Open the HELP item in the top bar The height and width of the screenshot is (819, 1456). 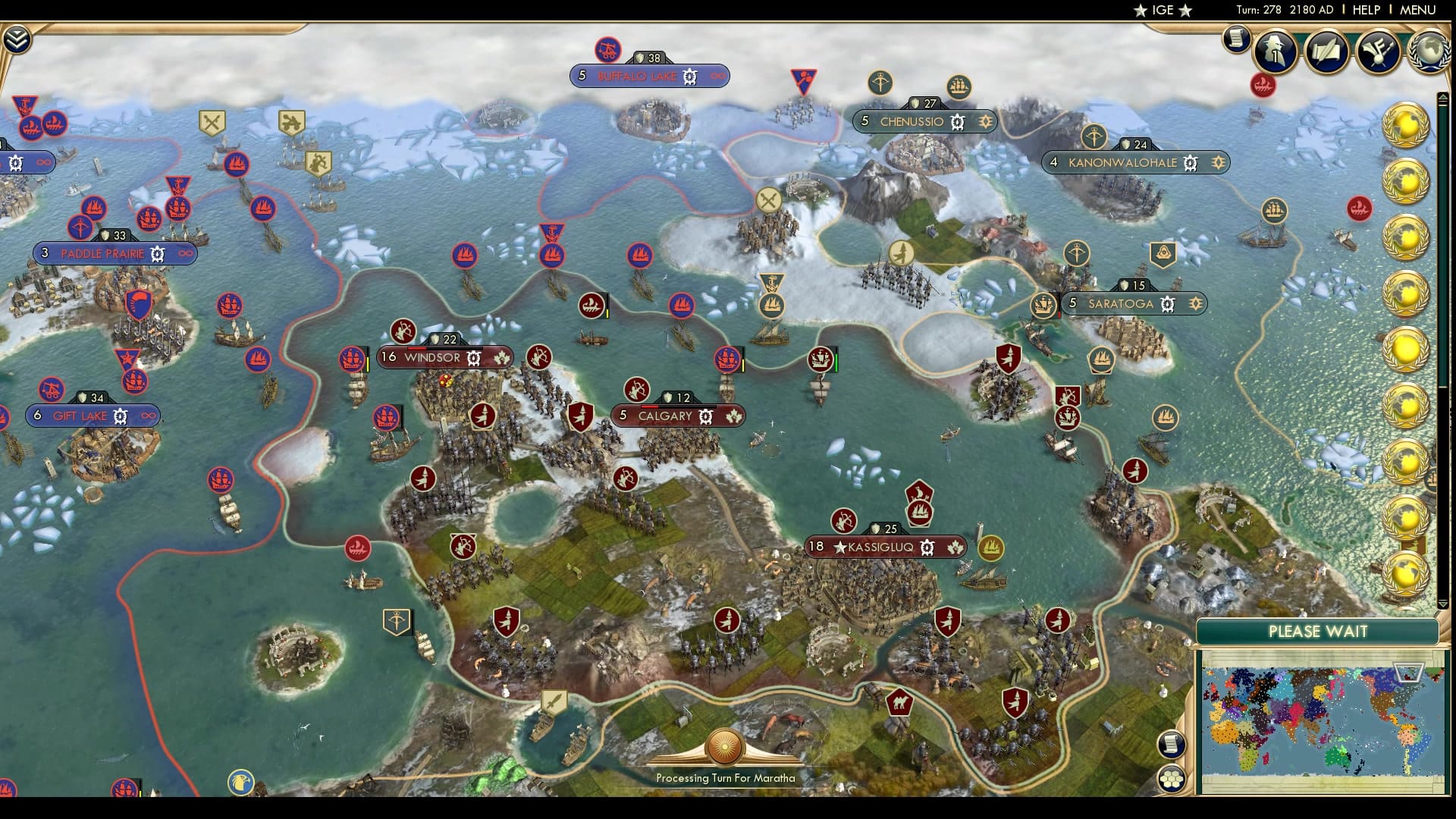pyautogui.click(x=1365, y=11)
